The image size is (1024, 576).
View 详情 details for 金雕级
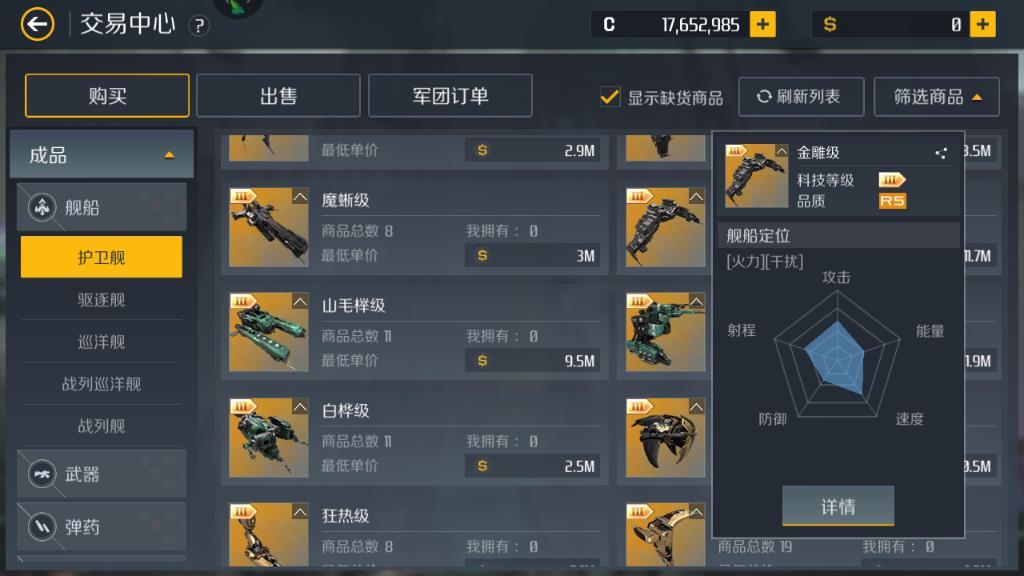pyautogui.click(x=837, y=506)
